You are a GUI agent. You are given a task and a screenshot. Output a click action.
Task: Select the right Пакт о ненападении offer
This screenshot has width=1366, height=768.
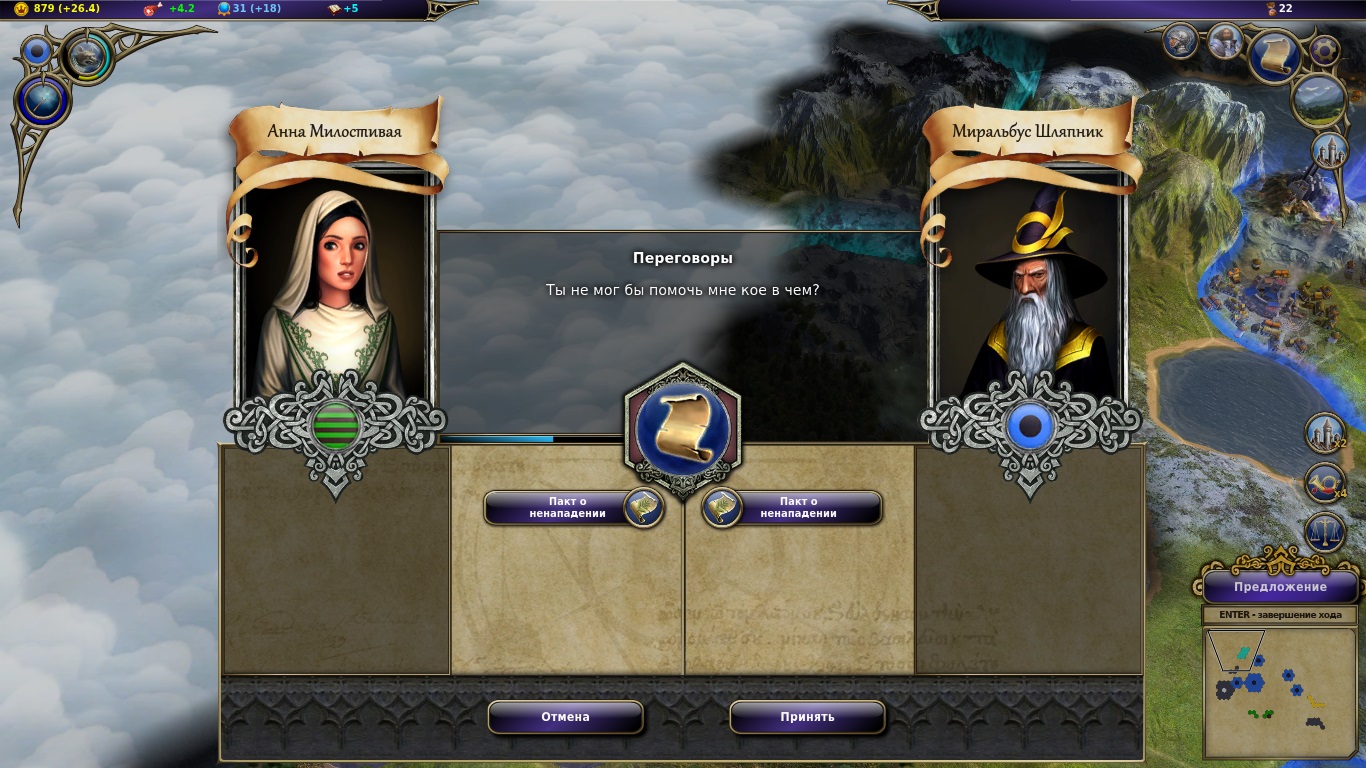point(798,508)
